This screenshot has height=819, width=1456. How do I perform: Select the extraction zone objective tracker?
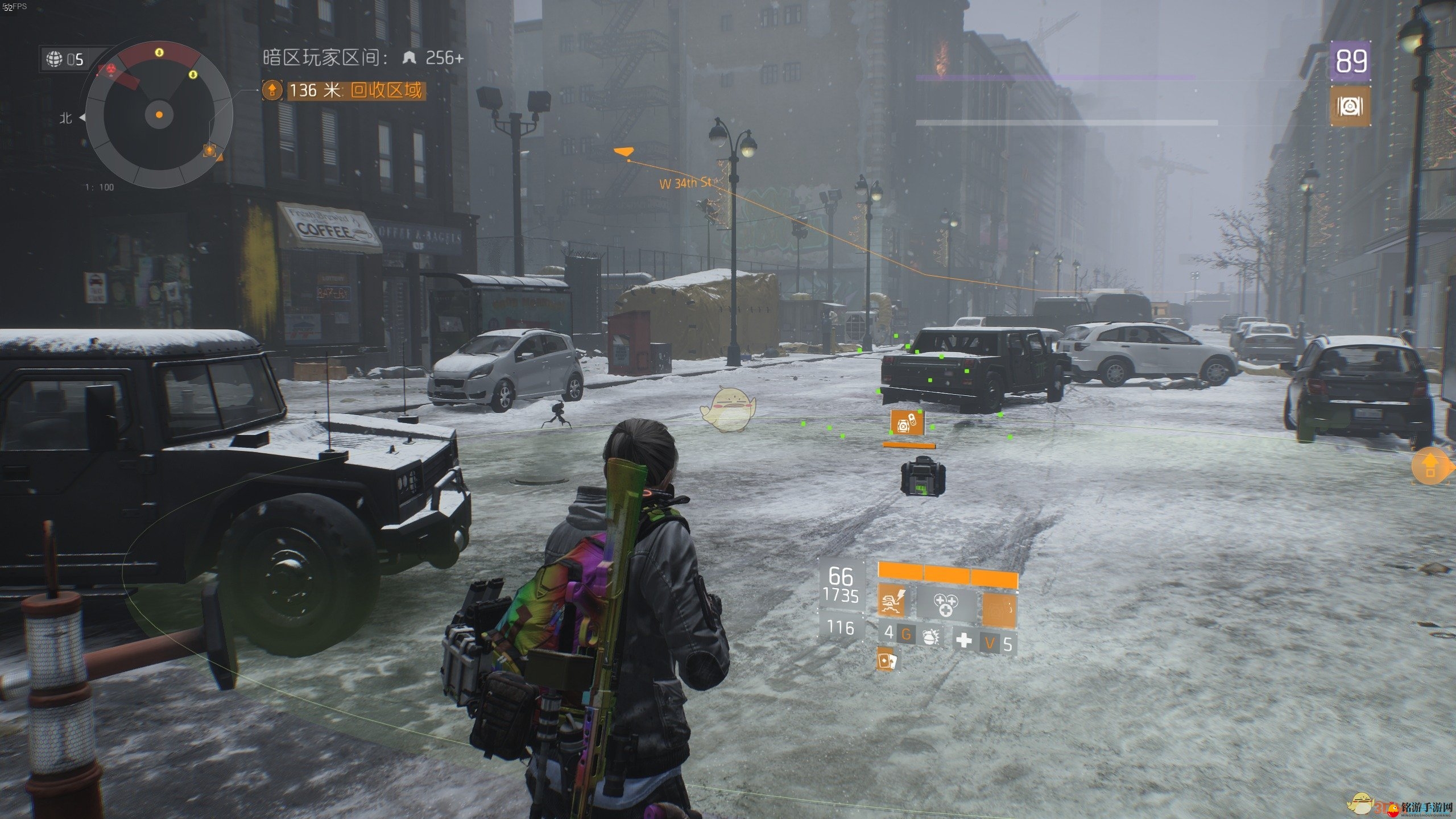pos(344,90)
